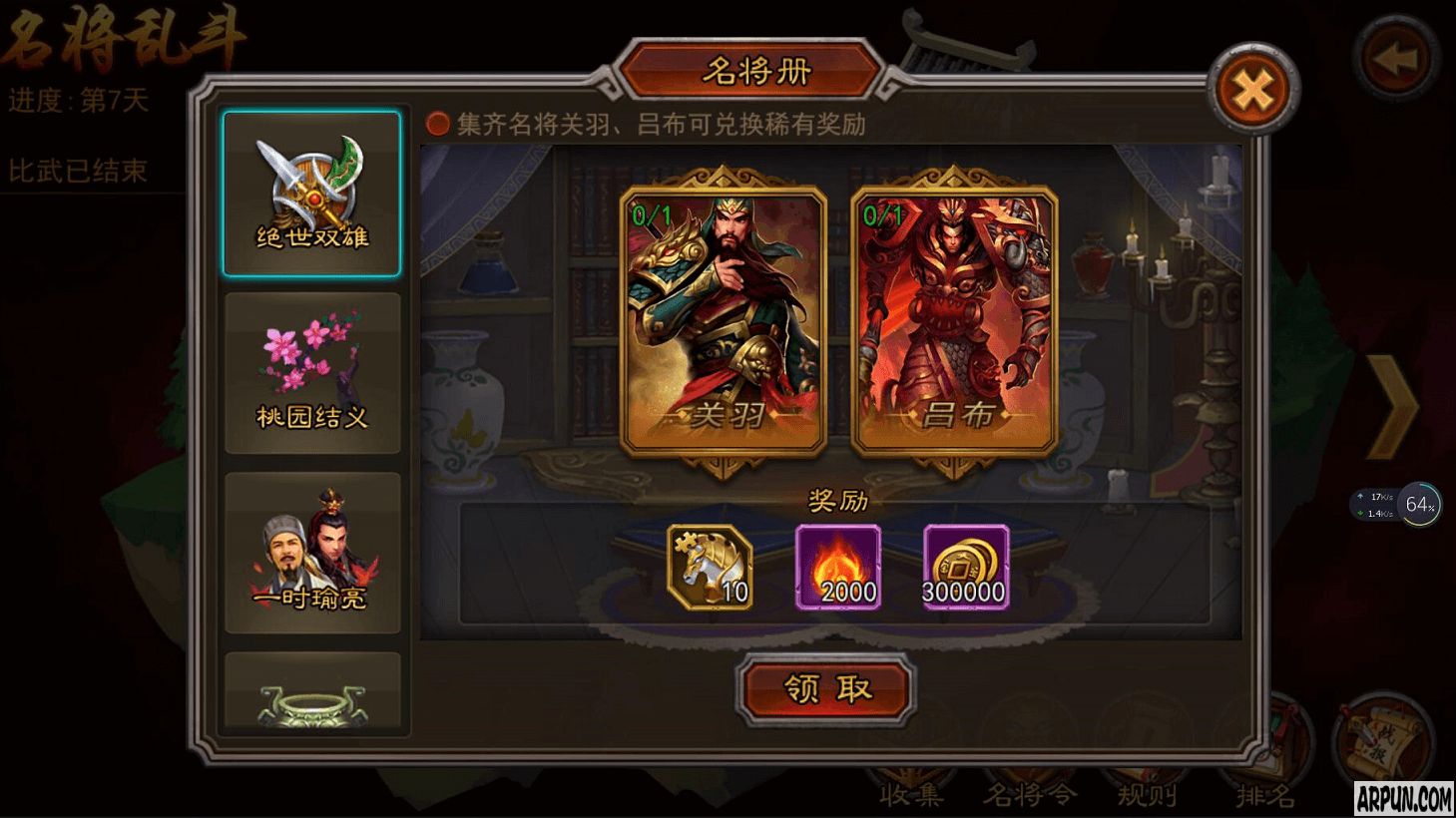Click the white horse reward icon showing 10
This screenshot has height=818, width=1456.
click(x=710, y=567)
